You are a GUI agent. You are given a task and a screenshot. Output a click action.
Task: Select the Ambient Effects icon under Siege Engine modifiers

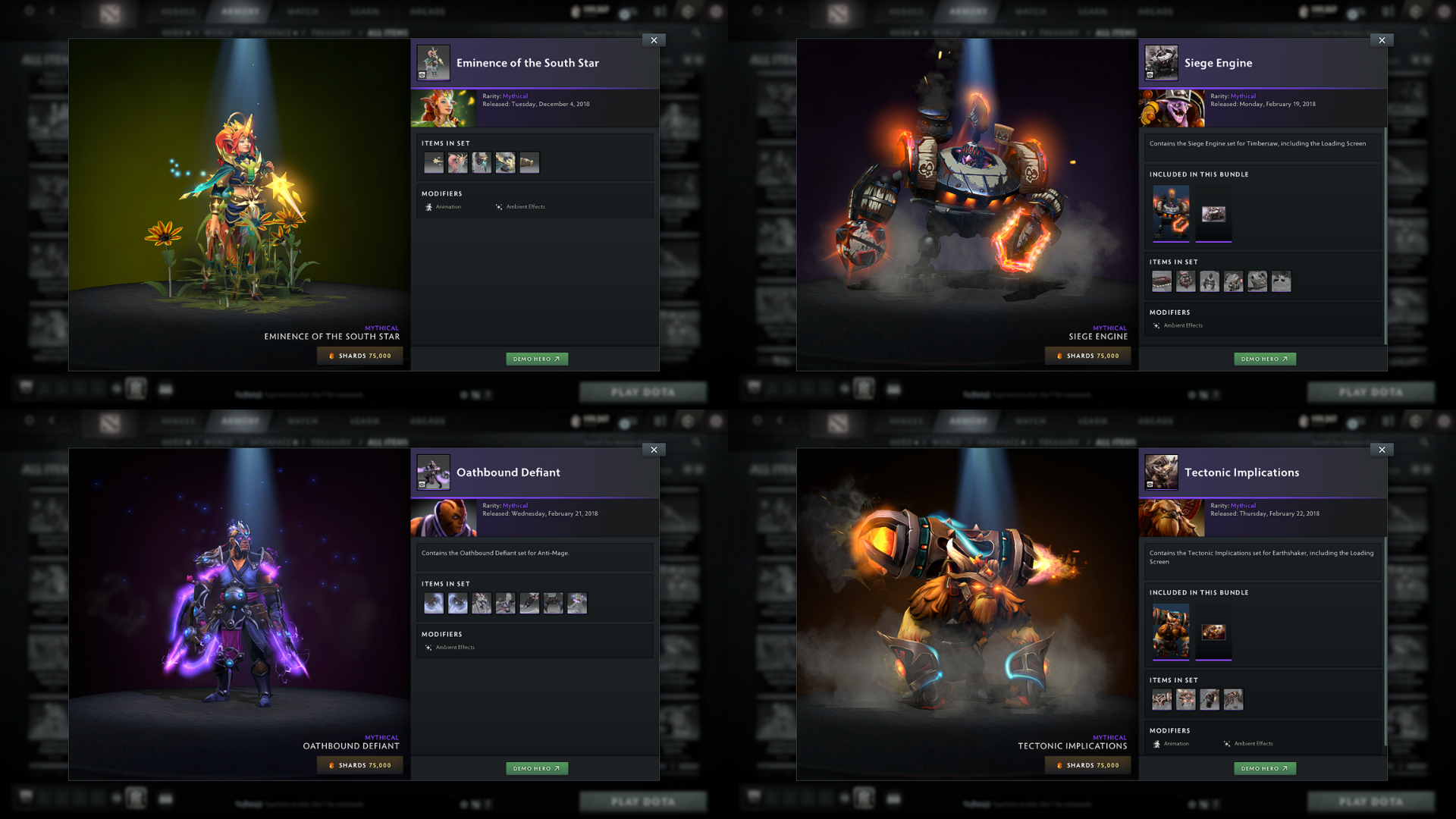1156,325
